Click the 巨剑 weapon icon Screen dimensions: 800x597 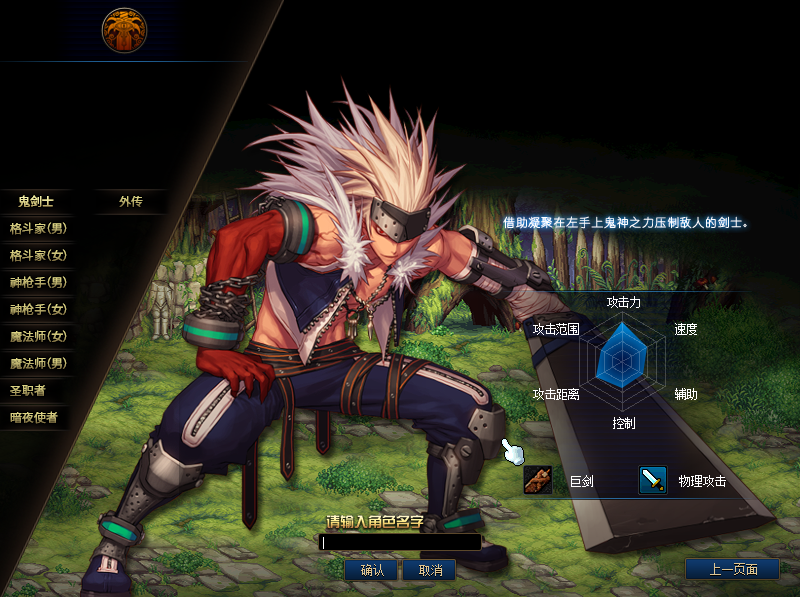[x=538, y=481]
